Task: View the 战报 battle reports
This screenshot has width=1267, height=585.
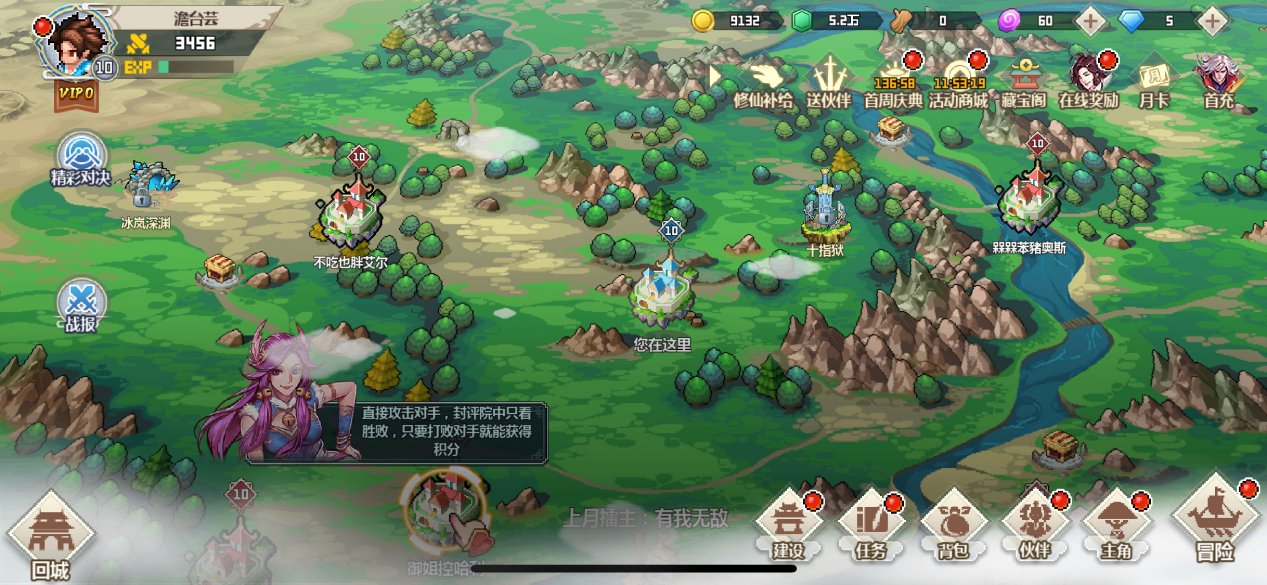Action: [81, 305]
